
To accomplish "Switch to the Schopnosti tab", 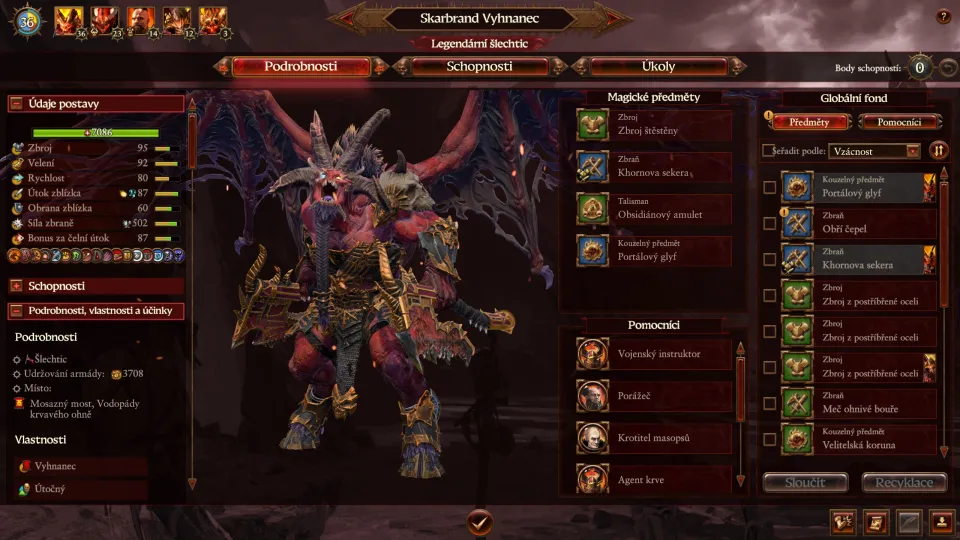I will 478,67.
